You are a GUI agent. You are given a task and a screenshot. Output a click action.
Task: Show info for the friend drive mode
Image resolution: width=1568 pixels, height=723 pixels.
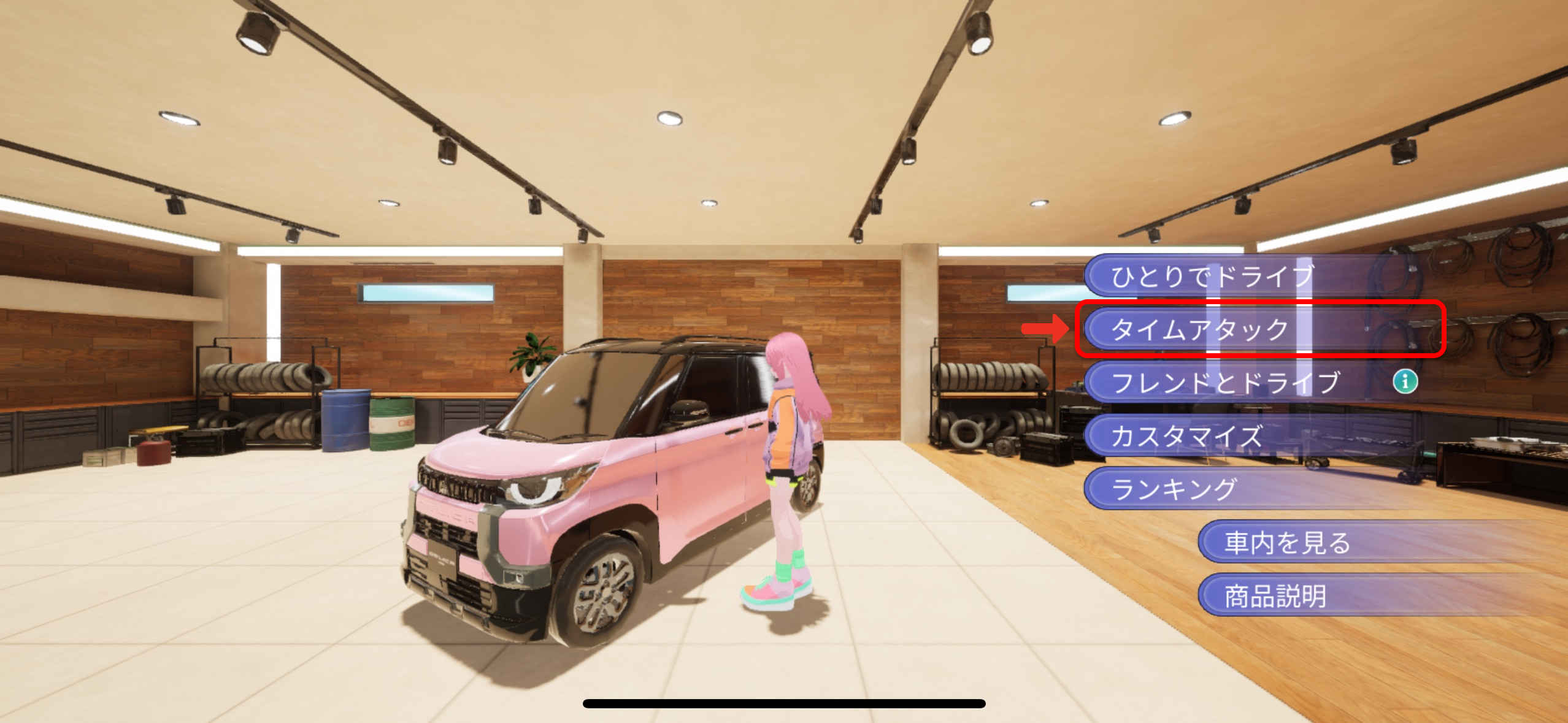click(1405, 381)
